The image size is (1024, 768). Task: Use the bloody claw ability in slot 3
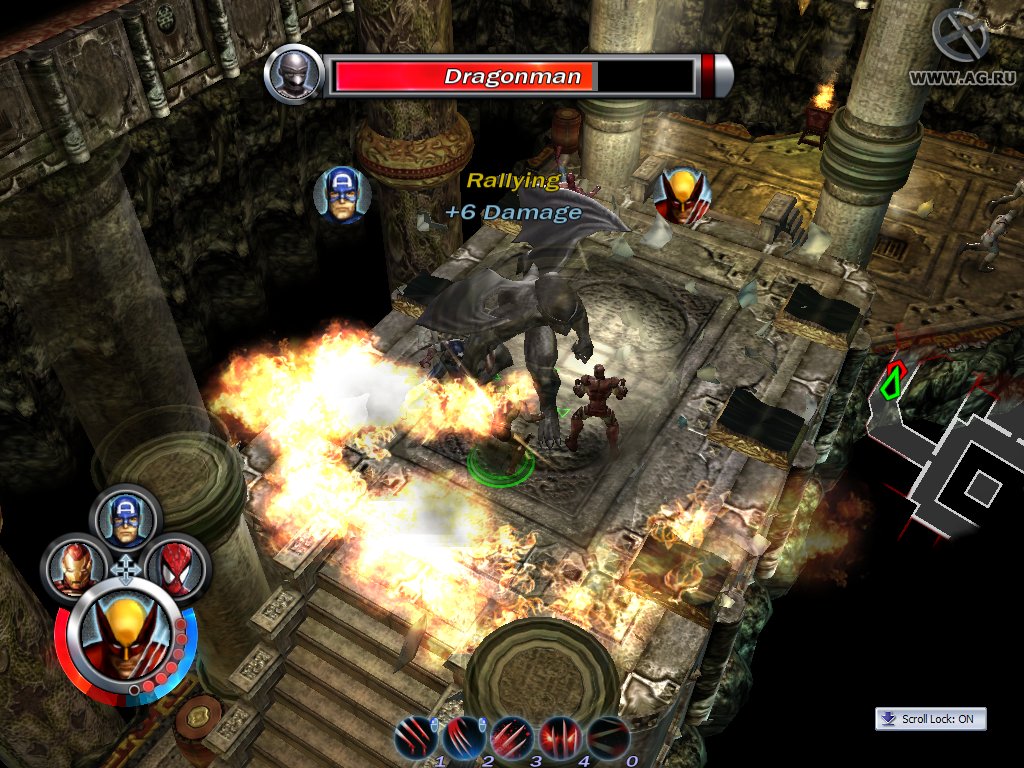[511, 738]
